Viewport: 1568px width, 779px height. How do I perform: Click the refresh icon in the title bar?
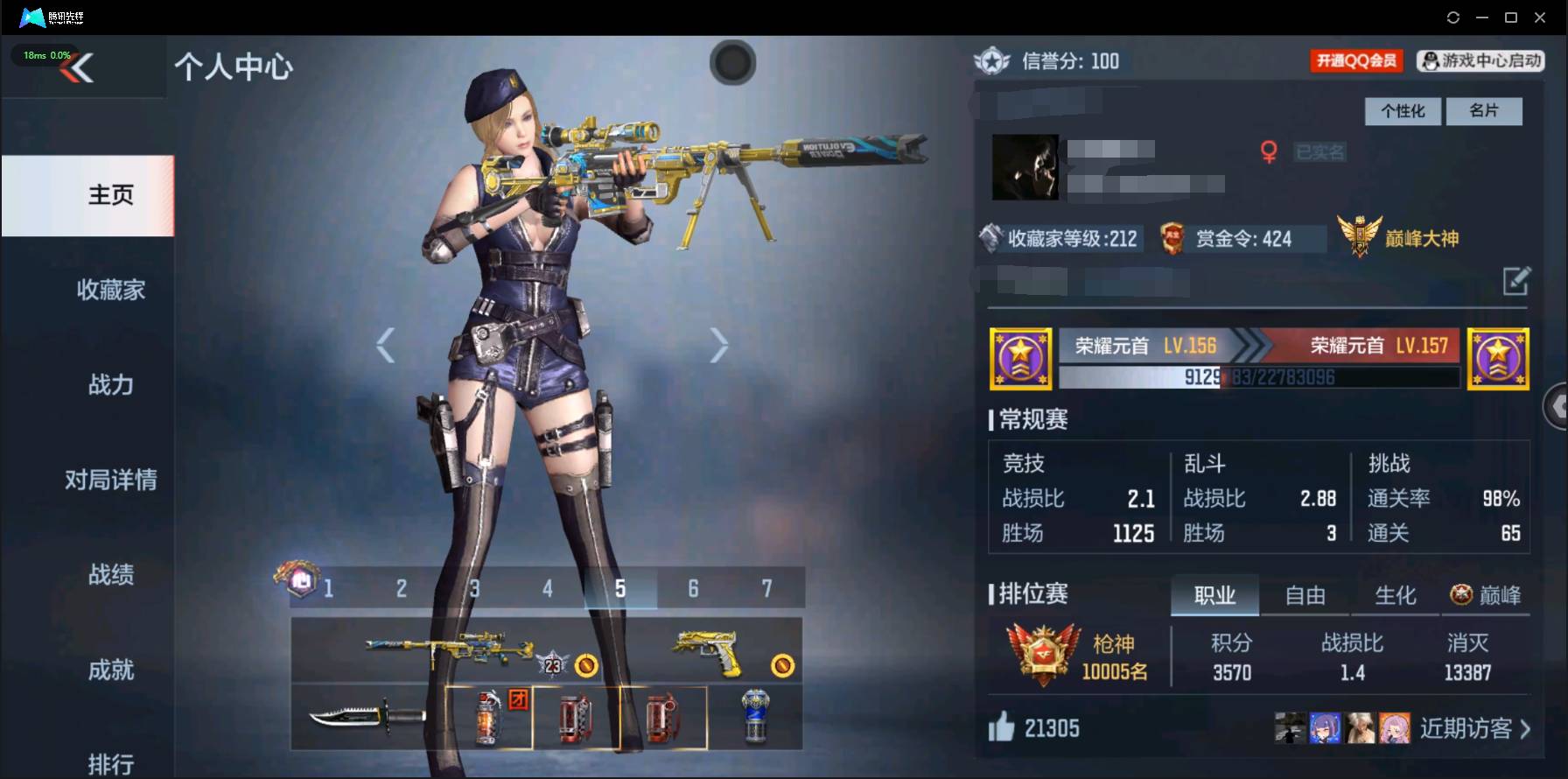coord(1452,17)
